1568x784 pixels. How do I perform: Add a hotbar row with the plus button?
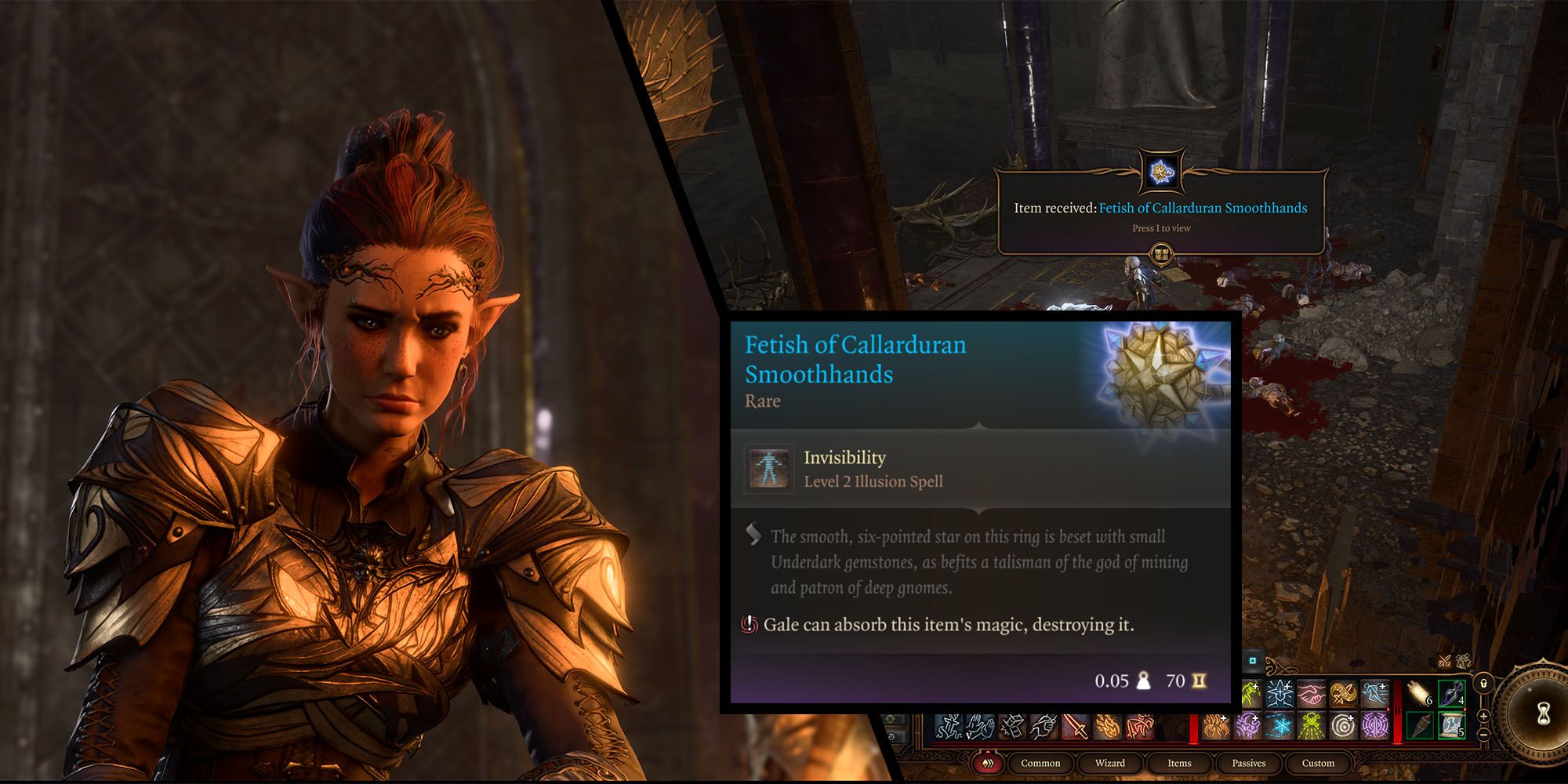(1483, 717)
